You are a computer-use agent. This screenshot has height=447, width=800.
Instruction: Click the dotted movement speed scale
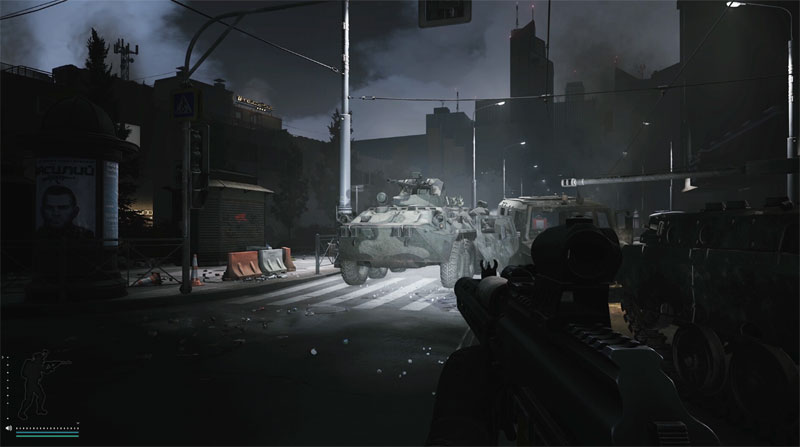tap(46, 428)
